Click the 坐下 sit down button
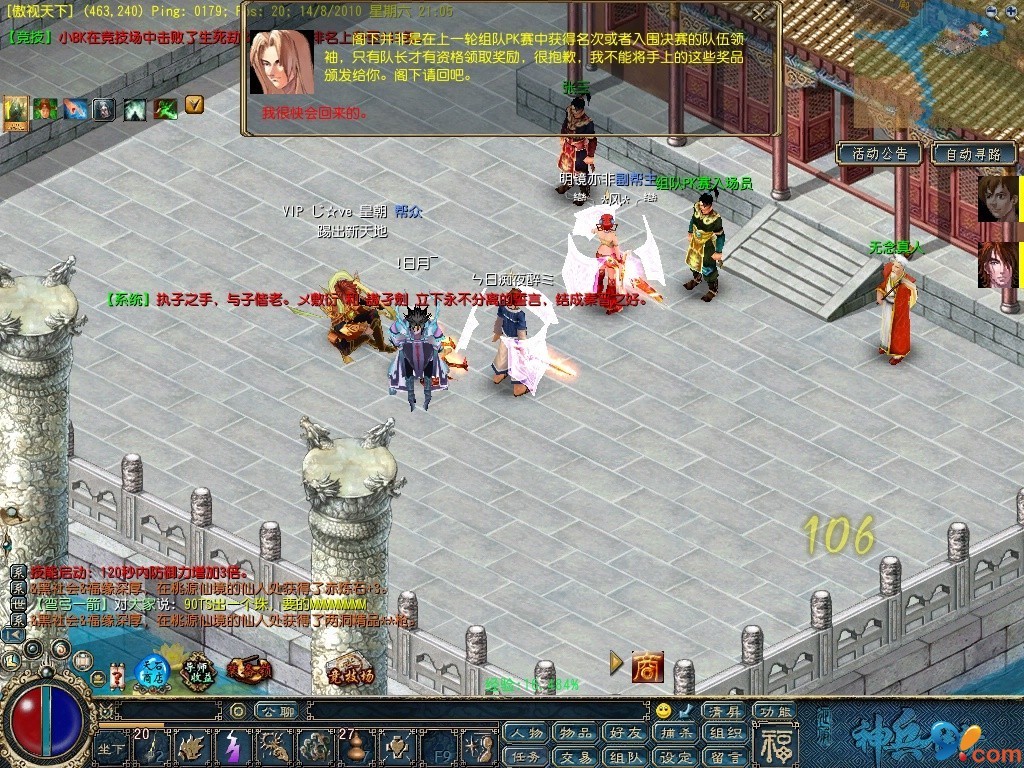The width and height of the screenshot is (1024, 768). point(110,750)
